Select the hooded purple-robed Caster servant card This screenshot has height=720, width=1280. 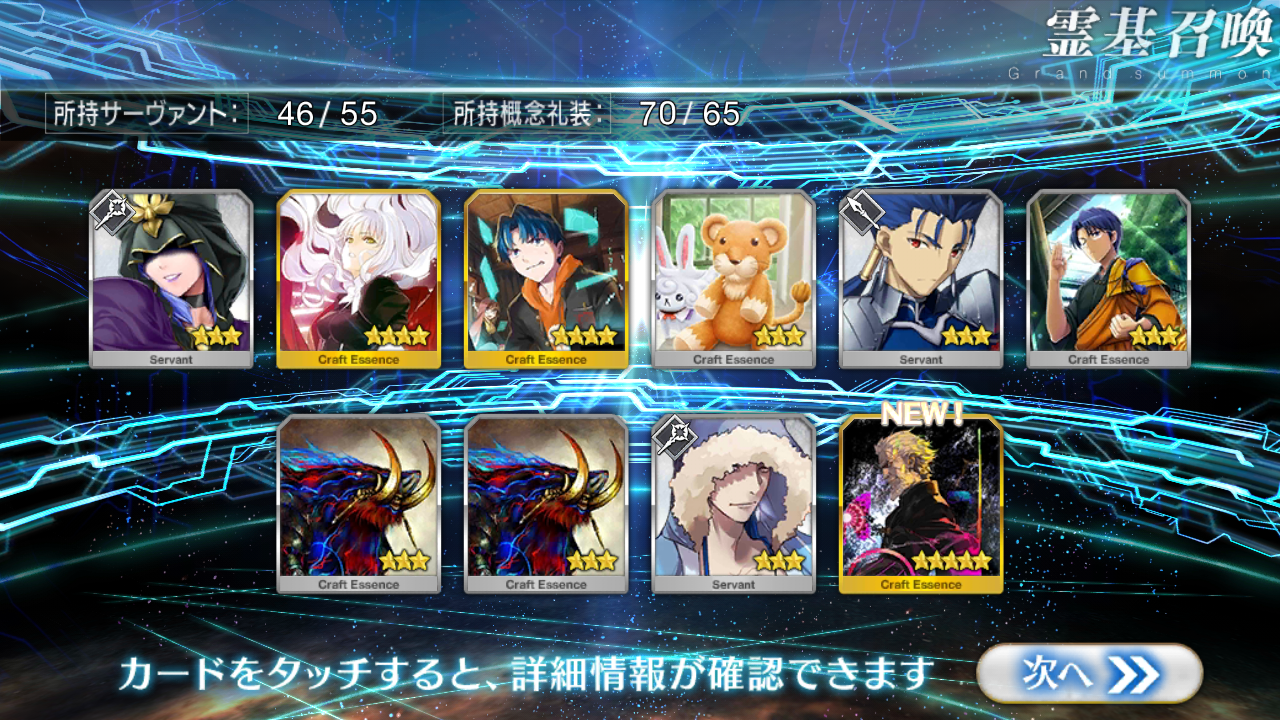pyautogui.click(x=171, y=278)
